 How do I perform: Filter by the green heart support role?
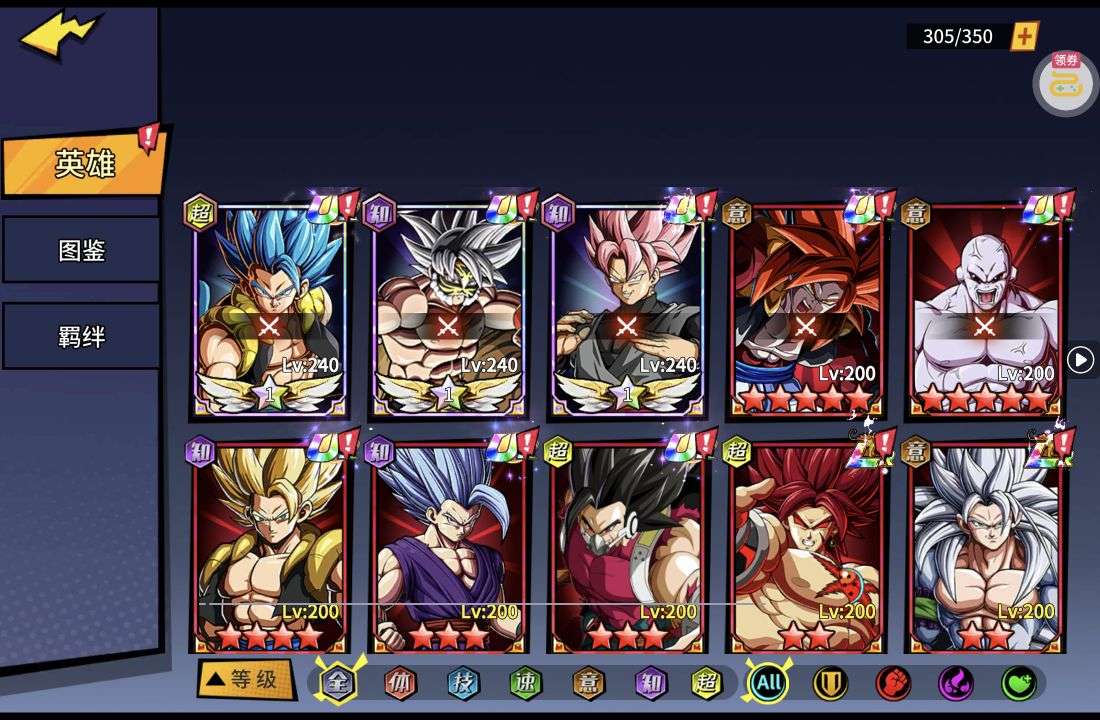point(1018,684)
